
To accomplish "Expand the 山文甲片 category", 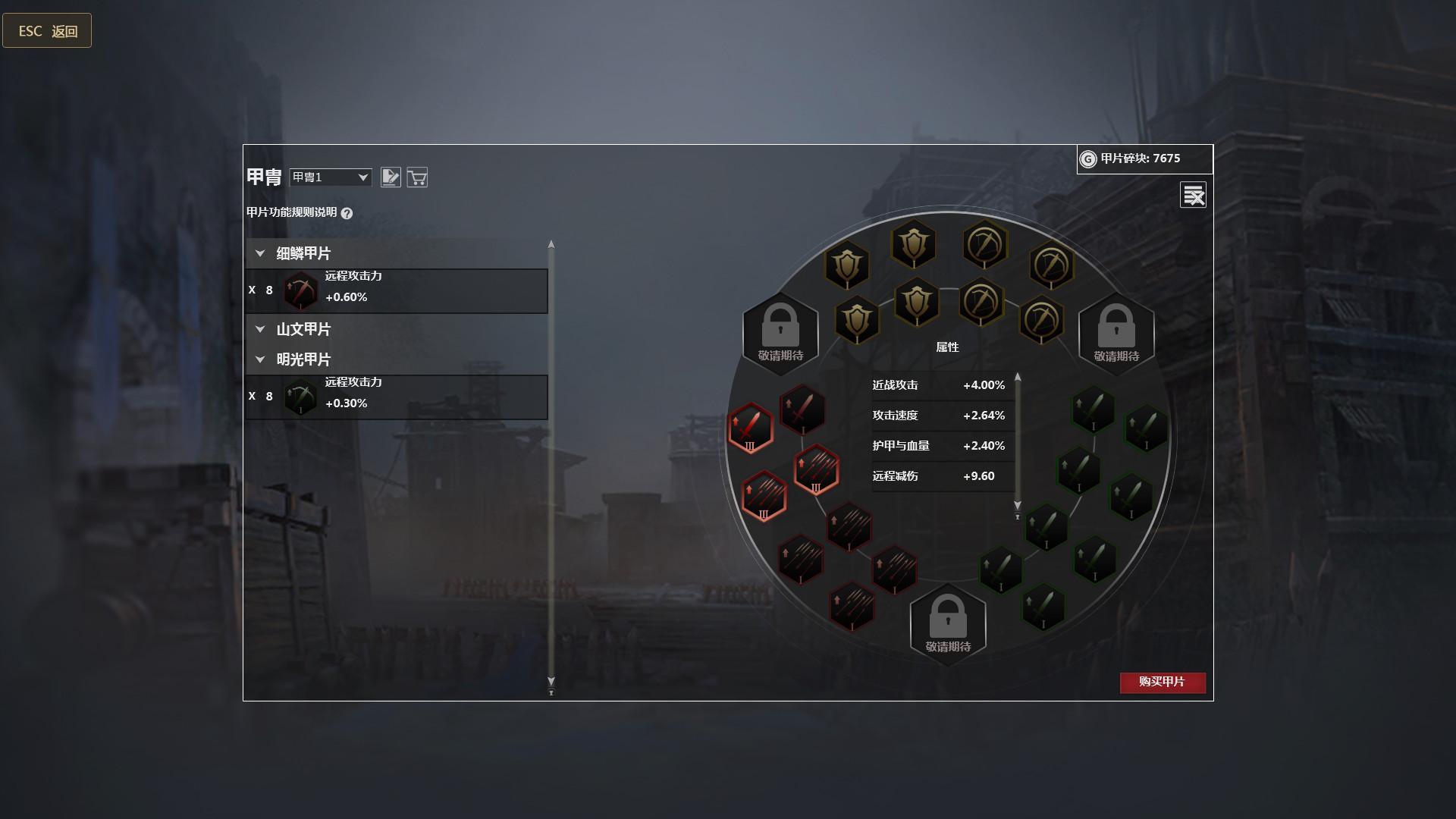I will pyautogui.click(x=260, y=329).
